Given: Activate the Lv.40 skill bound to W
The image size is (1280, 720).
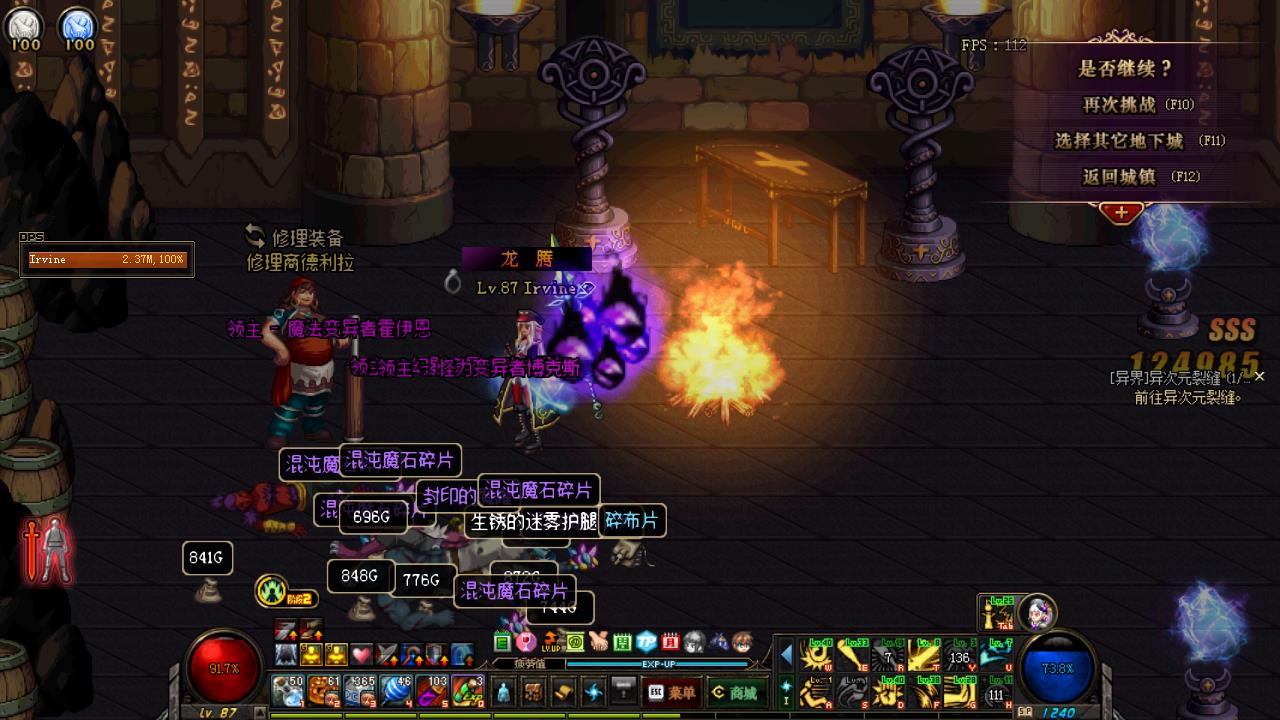Looking at the screenshot, I should (816, 656).
